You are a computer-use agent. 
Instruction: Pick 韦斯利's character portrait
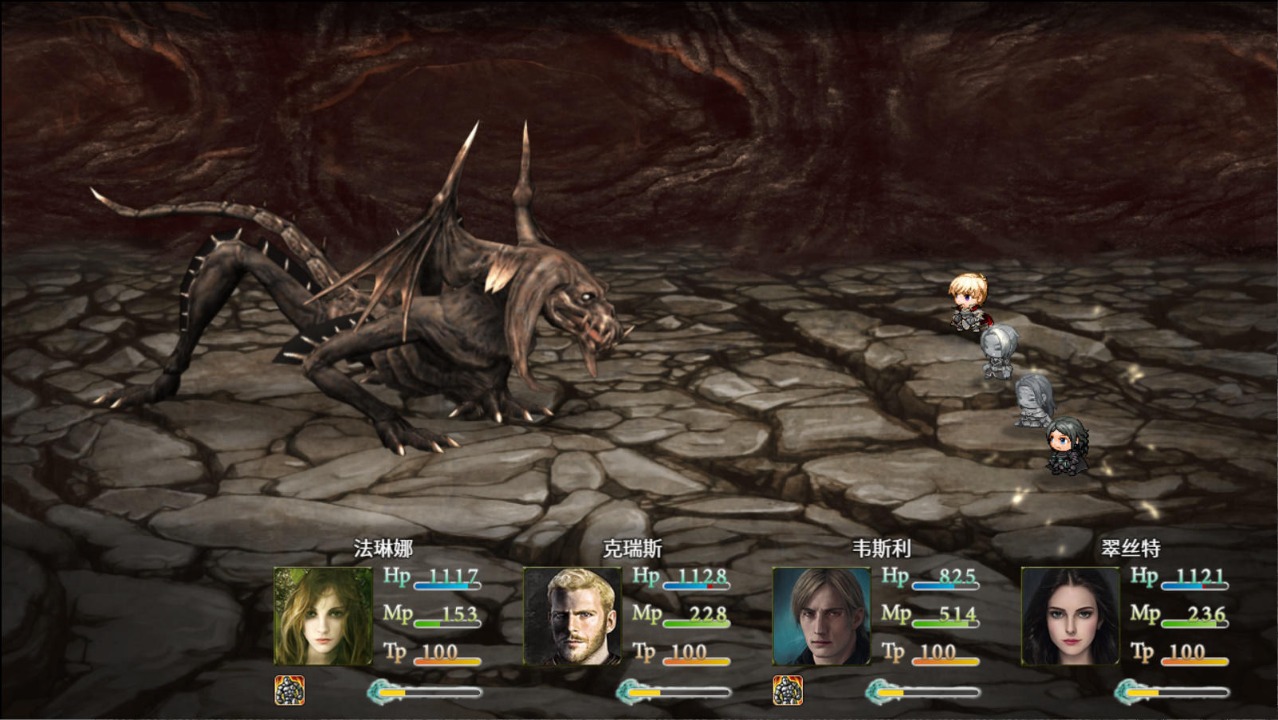pyautogui.click(x=821, y=616)
